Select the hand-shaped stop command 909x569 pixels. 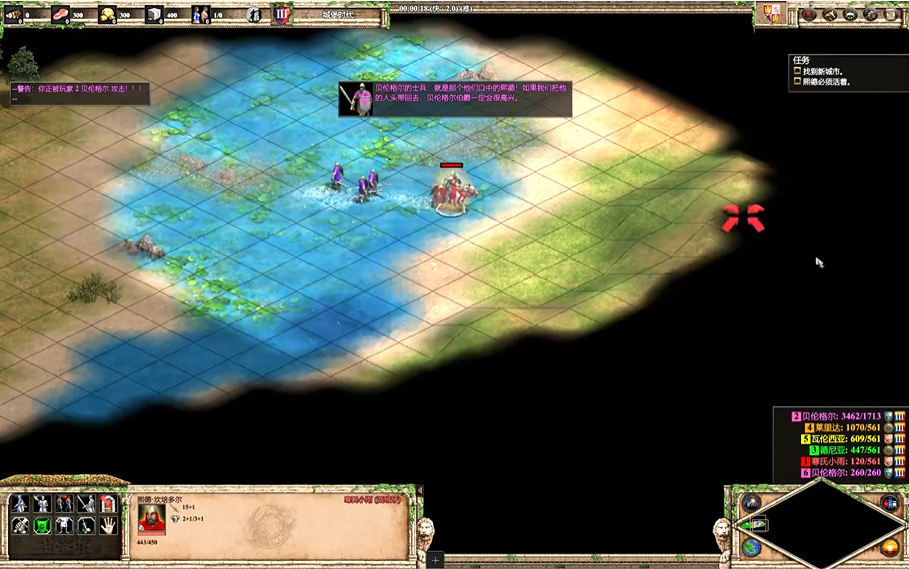pos(108,524)
